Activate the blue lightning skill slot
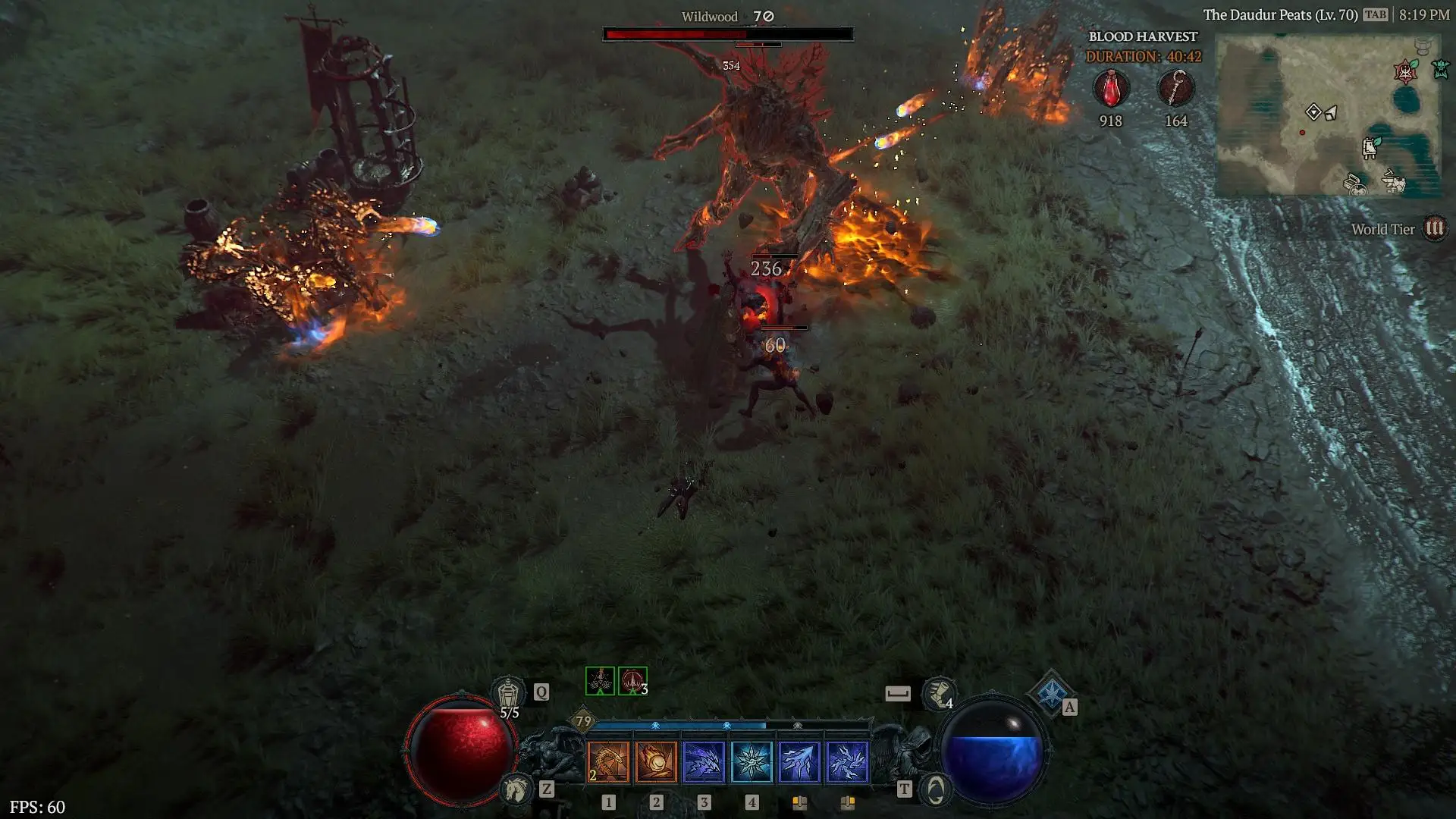The width and height of the screenshot is (1456, 819). [847, 761]
